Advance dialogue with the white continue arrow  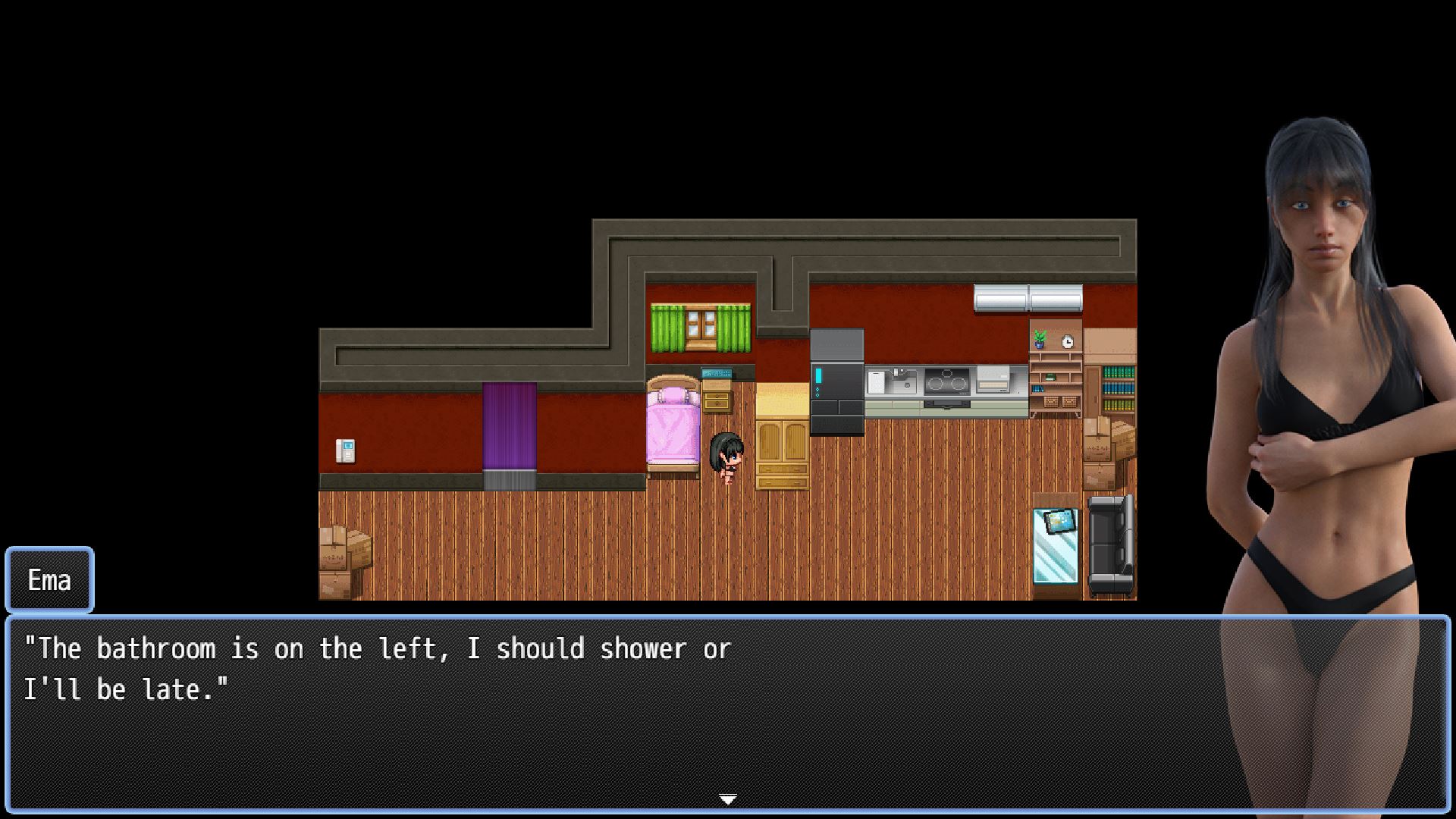click(x=727, y=799)
